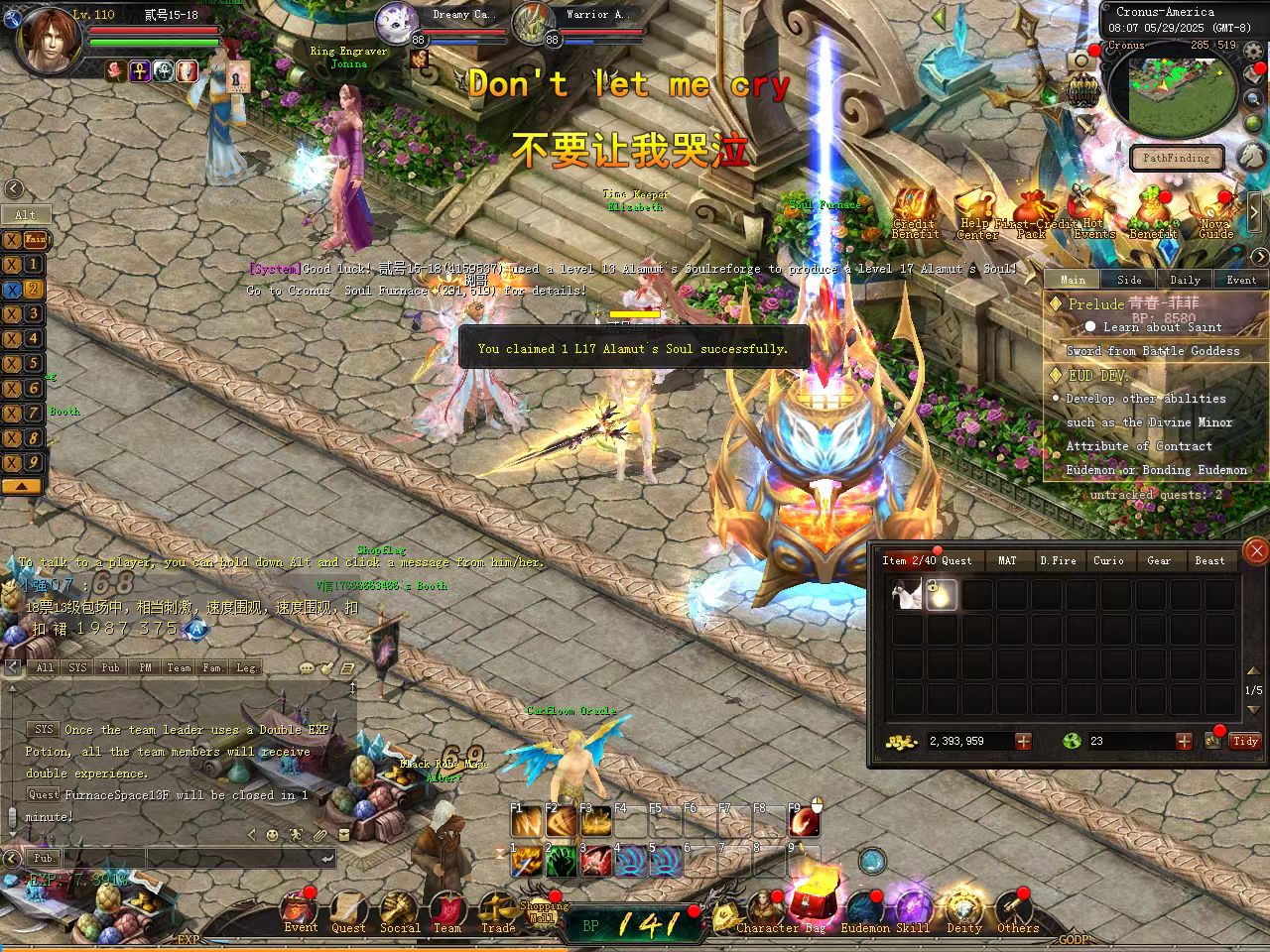Switch quest tracker to Daily tab

(1185, 280)
